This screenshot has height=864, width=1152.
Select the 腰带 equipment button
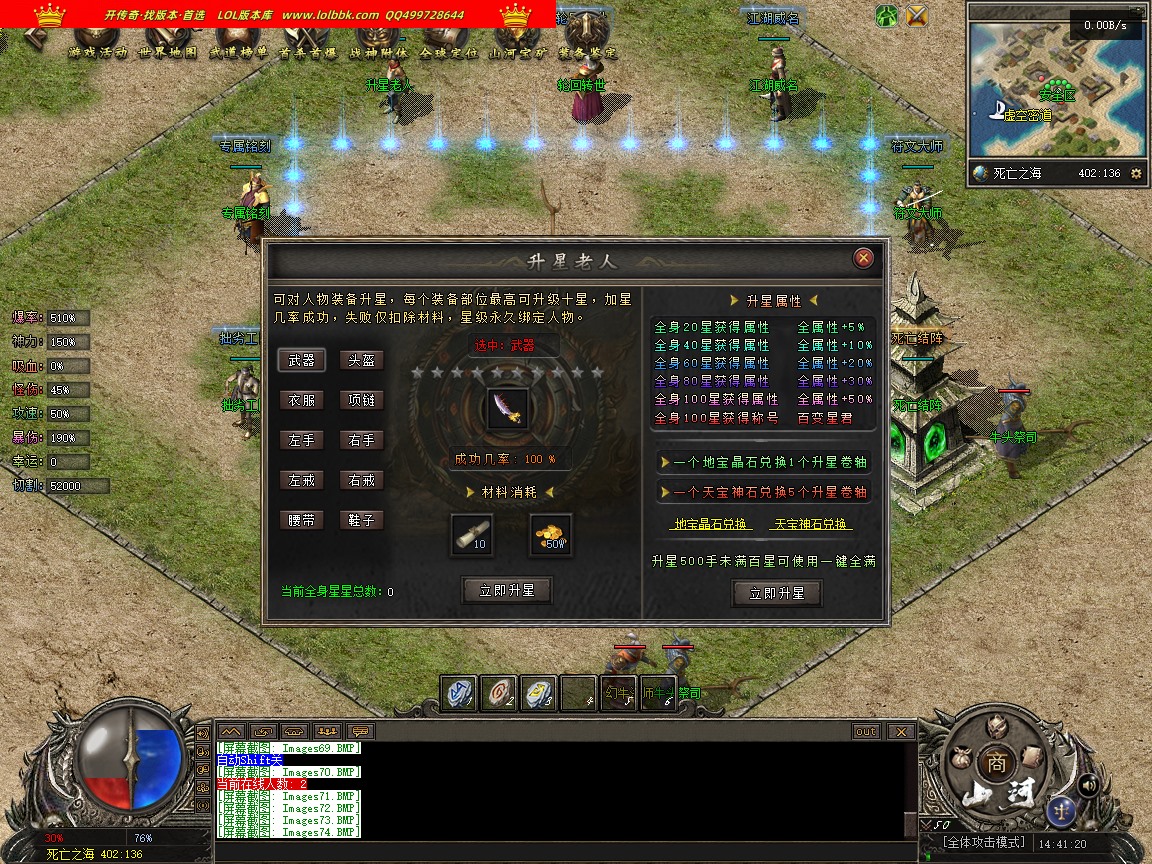(301, 520)
